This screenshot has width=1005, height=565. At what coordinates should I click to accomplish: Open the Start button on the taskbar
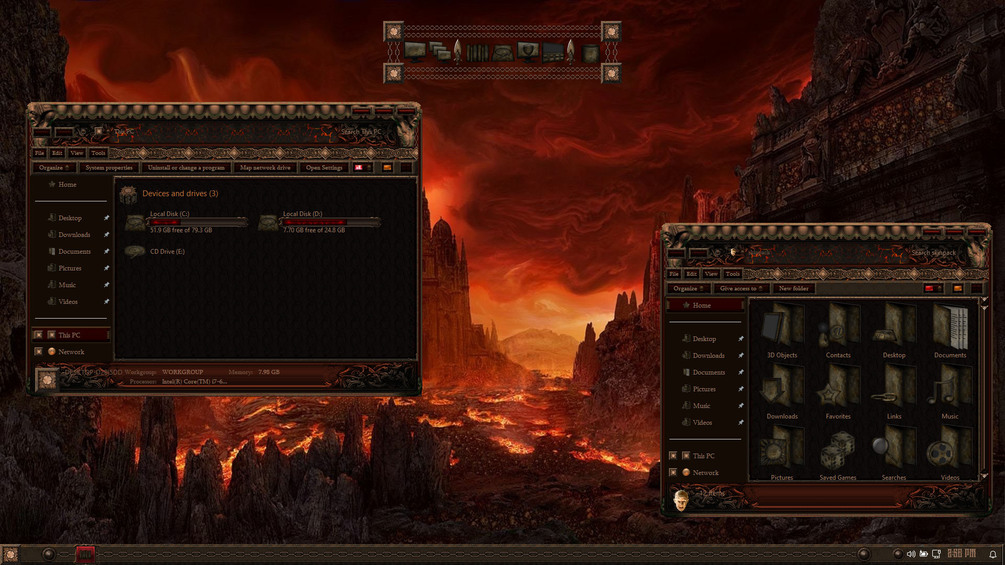coord(11,554)
